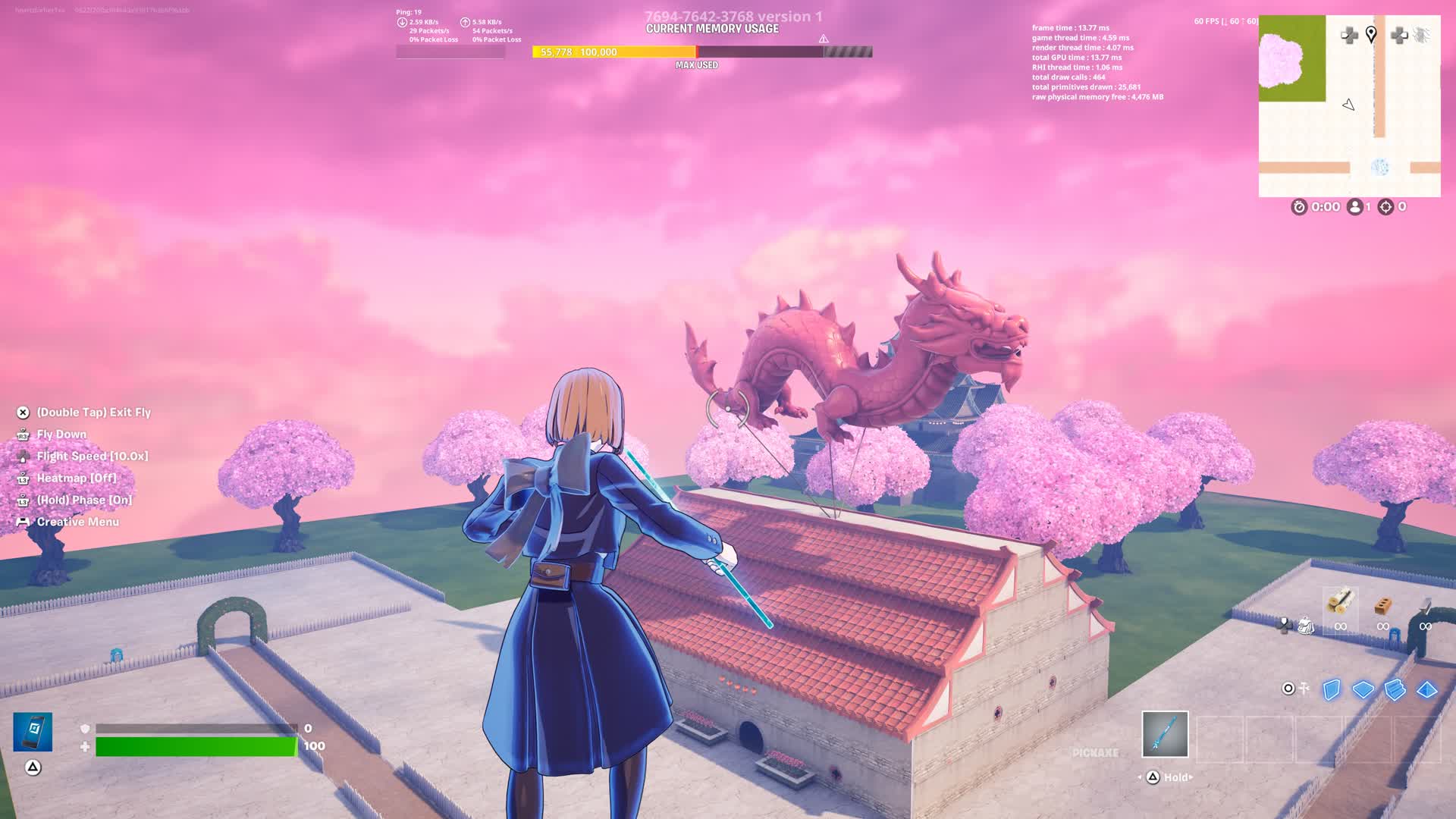Choose the brick building material
The height and width of the screenshot is (819, 1456).
(1383, 606)
